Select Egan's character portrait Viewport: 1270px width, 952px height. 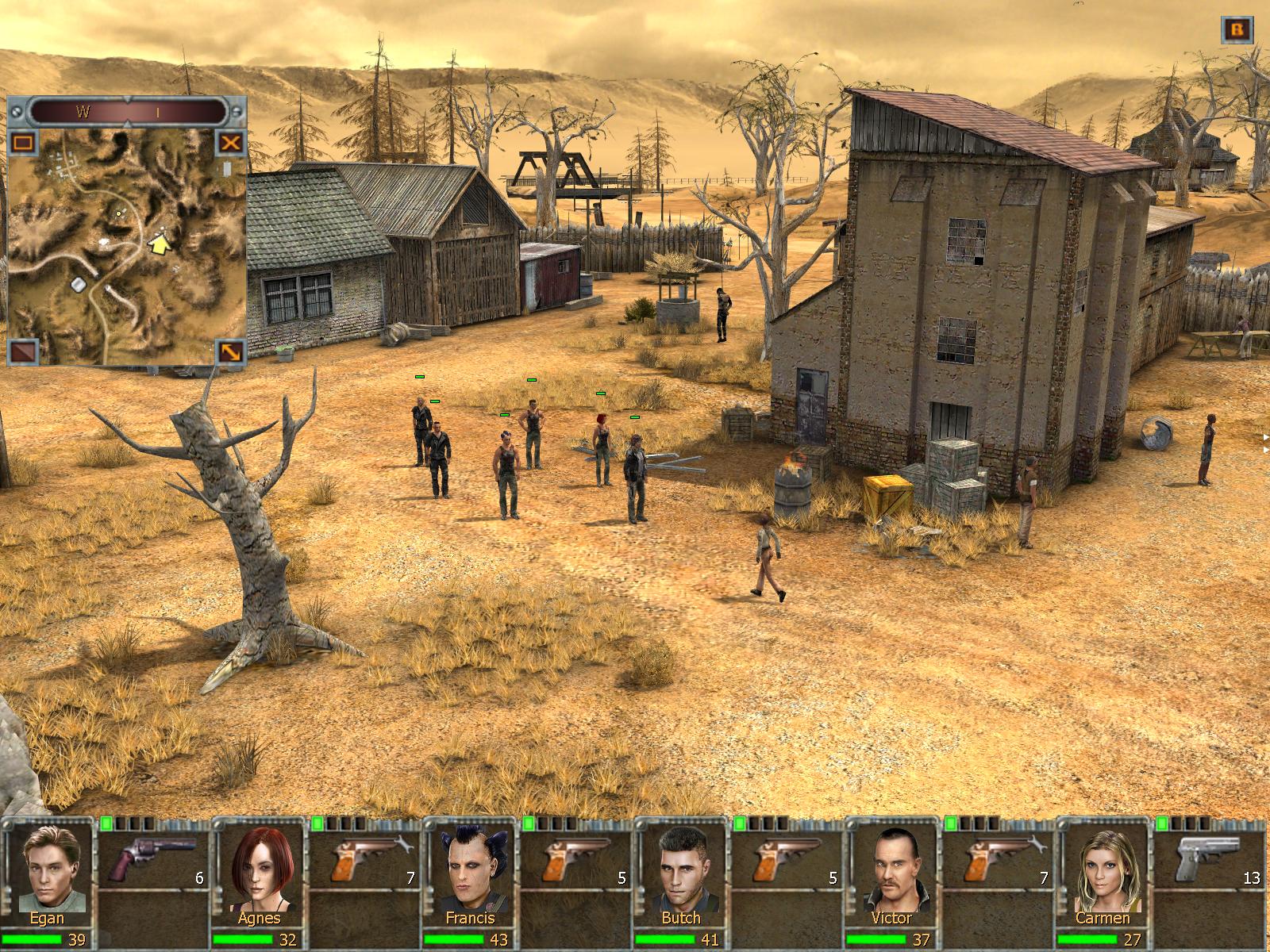coord(47,870)
